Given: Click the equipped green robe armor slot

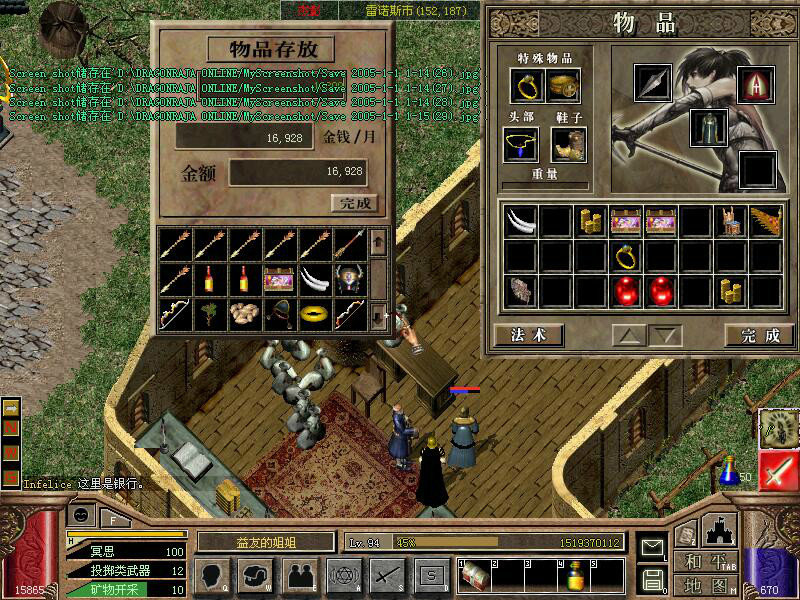Looking at the screenshot, I should coord(708,128).
